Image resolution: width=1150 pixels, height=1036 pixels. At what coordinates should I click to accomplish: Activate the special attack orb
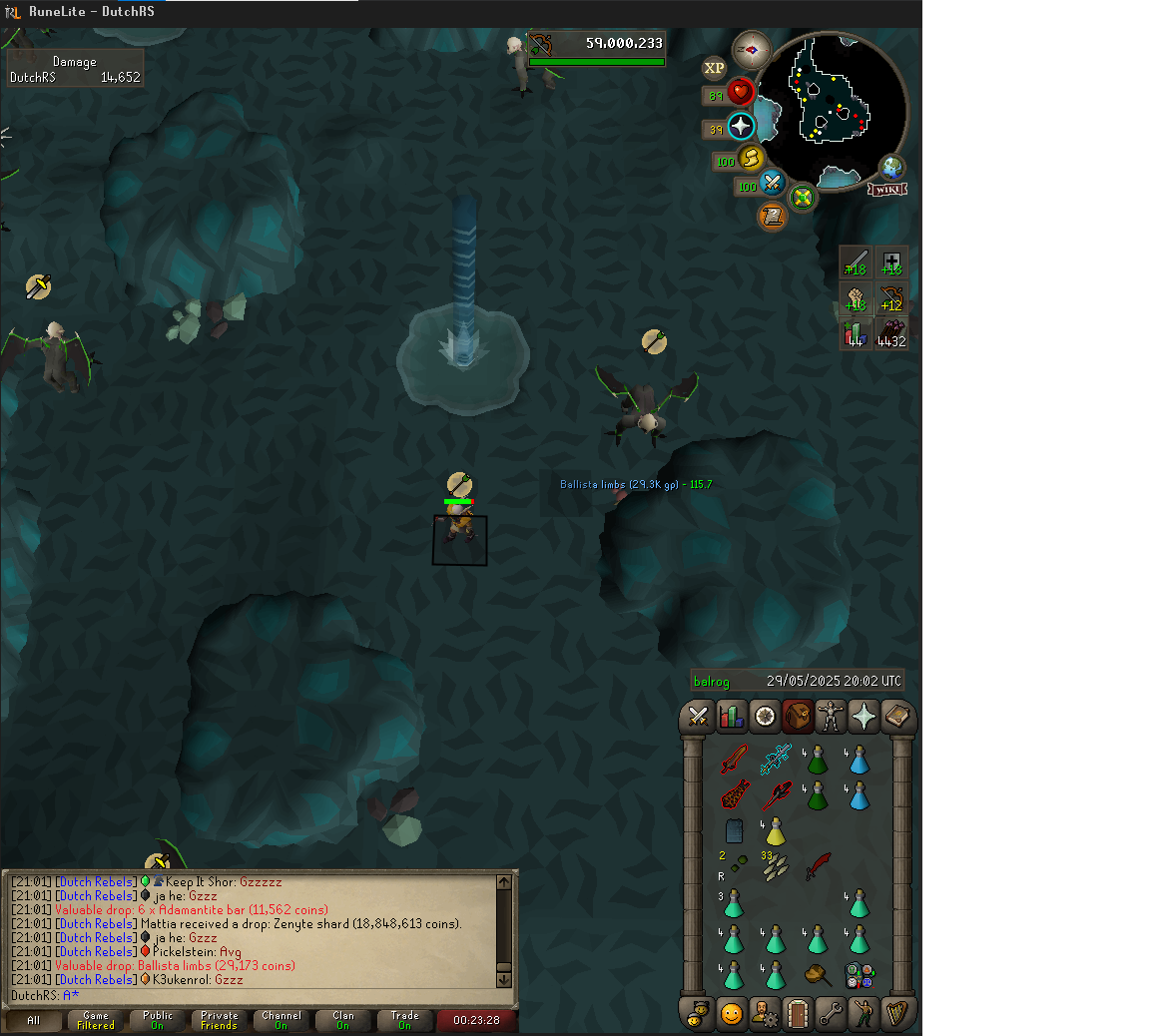point(772,184)
